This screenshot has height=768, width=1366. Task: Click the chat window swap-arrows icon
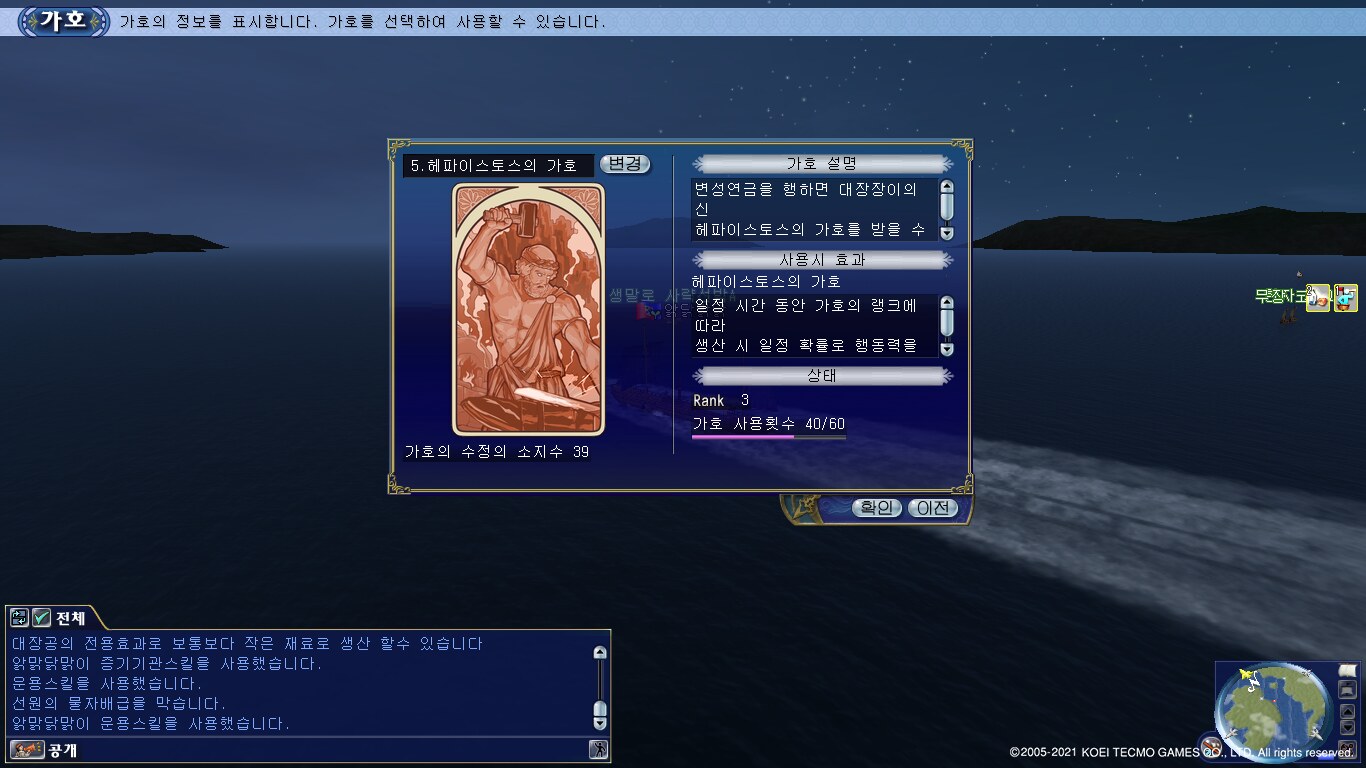[19, 618]
